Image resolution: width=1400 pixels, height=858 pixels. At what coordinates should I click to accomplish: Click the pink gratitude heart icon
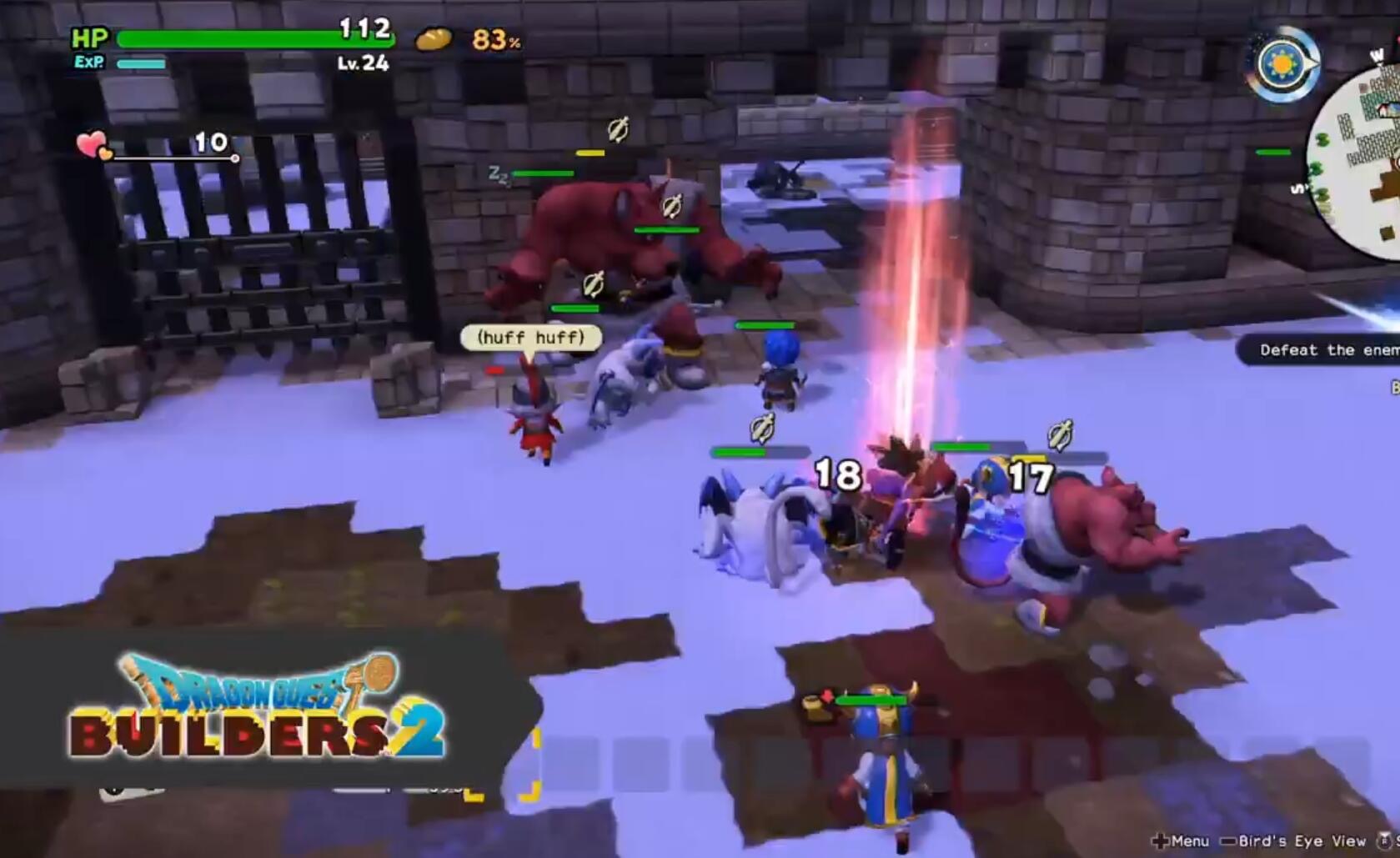tap(93, 145)
